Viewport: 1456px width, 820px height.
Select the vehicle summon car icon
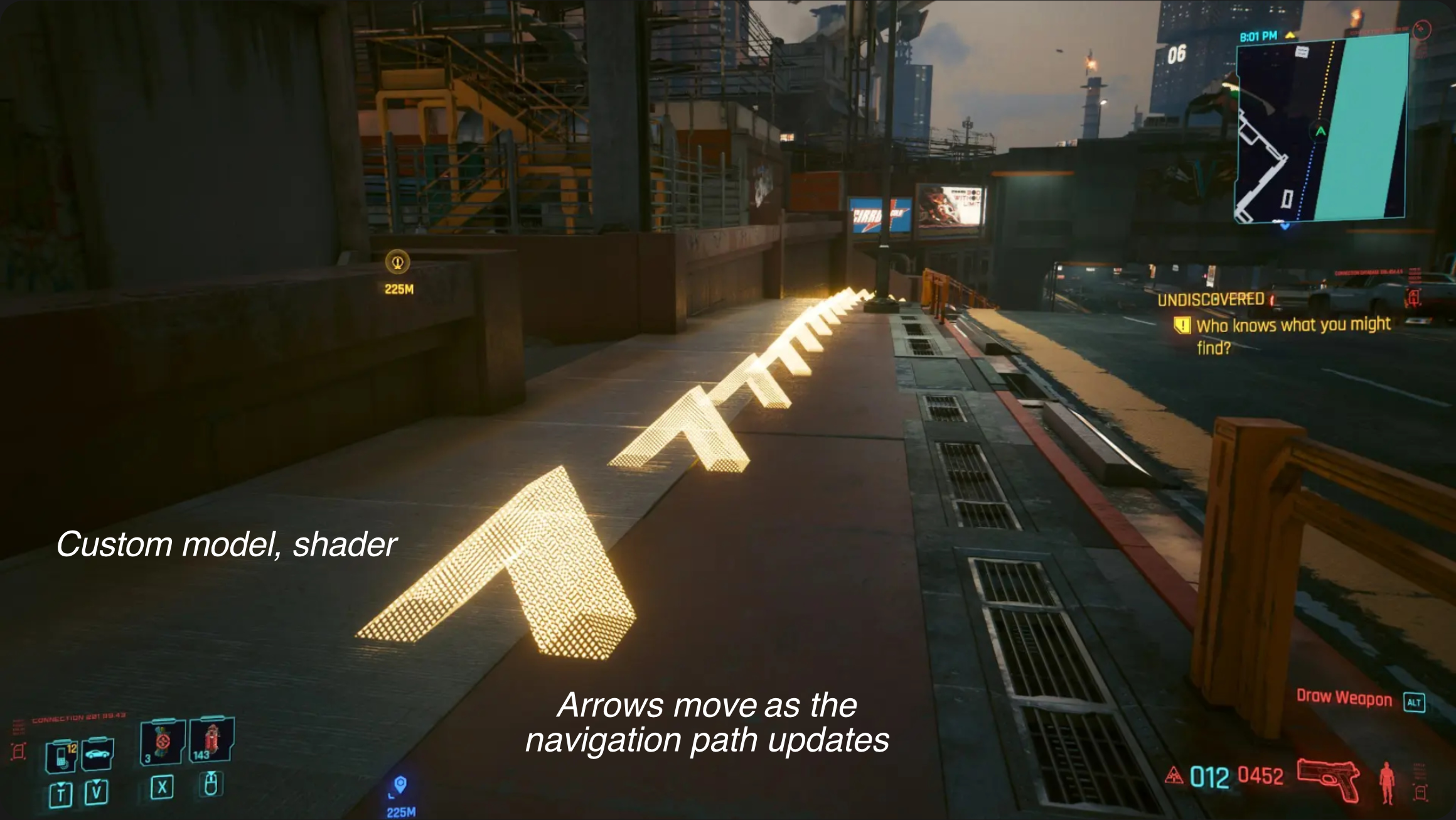(x=97, y=753)
